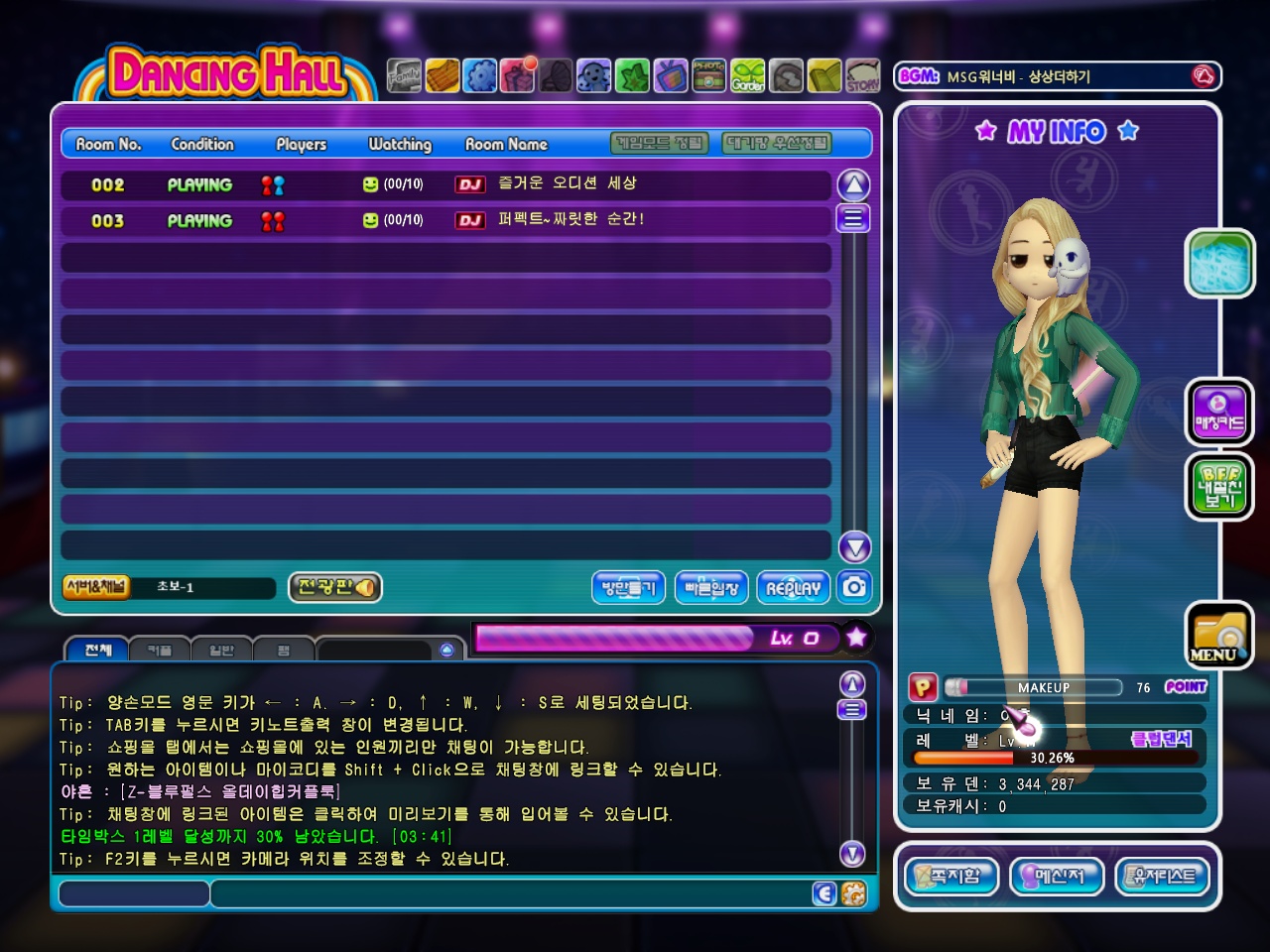This screenshot has width=1270, height=952.
Task: Click the REPLAY button
Action: [x=793, y=587]
